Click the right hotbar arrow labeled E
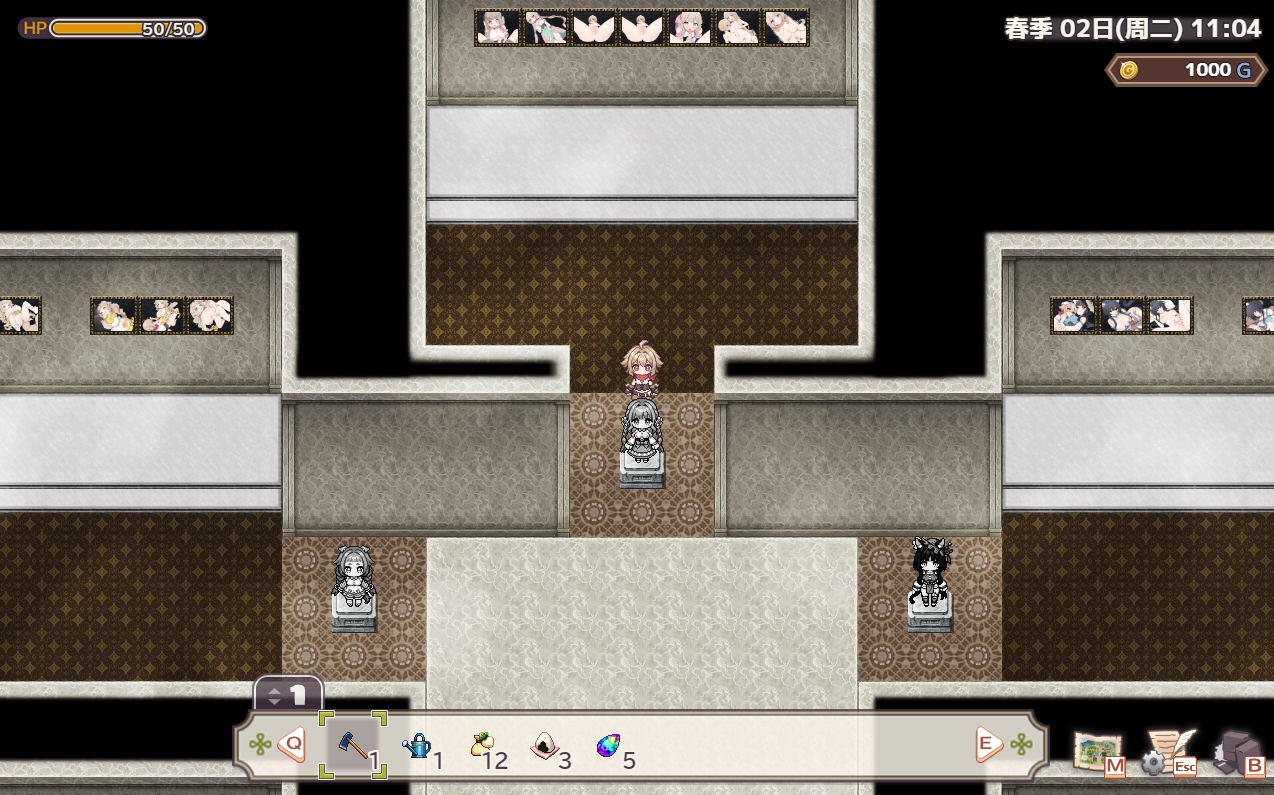1274x795 pixels. [988, 744]
